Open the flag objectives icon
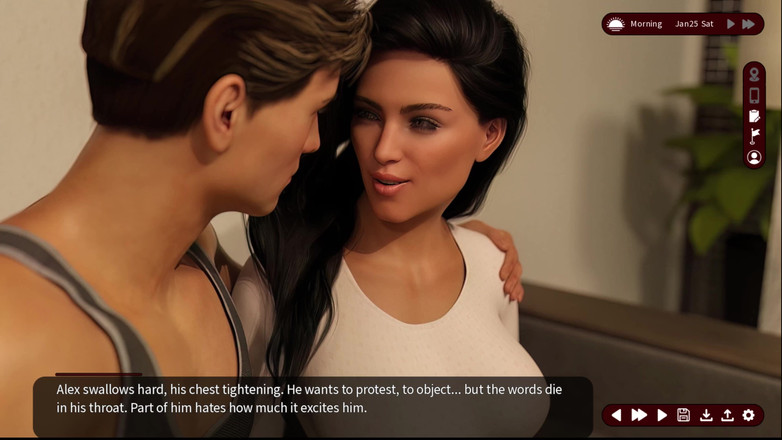This screenshot has height=440, width=782. point(754,136)
